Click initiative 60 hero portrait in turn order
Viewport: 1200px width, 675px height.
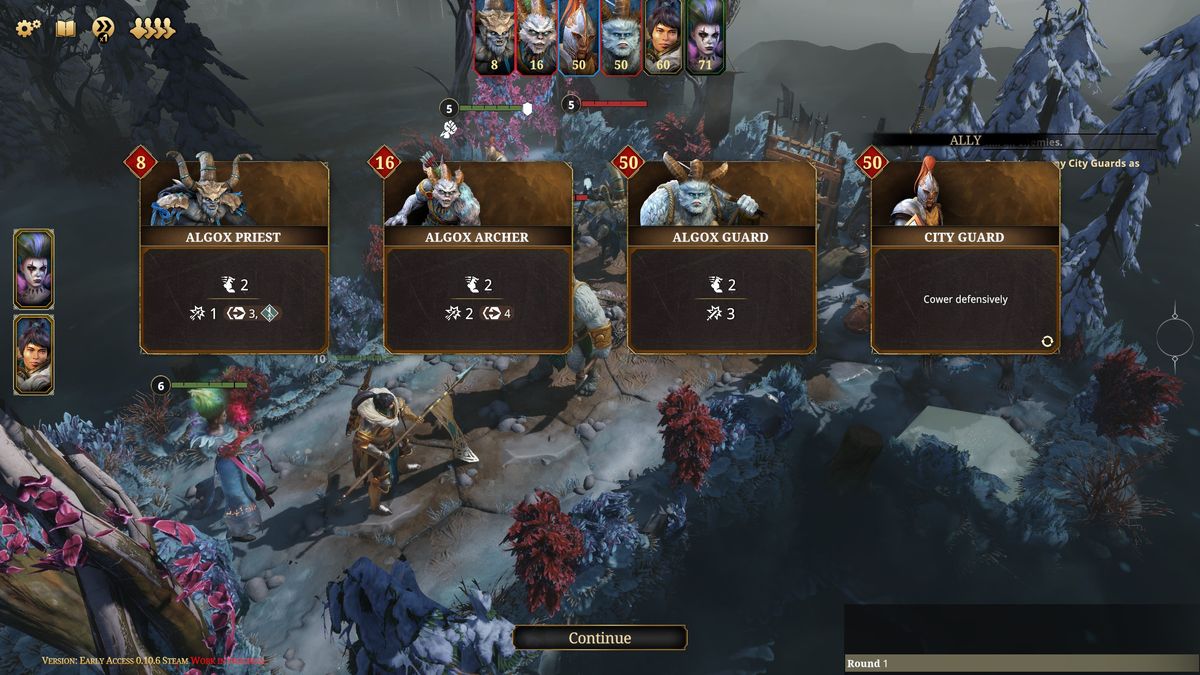[x=662, y=36]
